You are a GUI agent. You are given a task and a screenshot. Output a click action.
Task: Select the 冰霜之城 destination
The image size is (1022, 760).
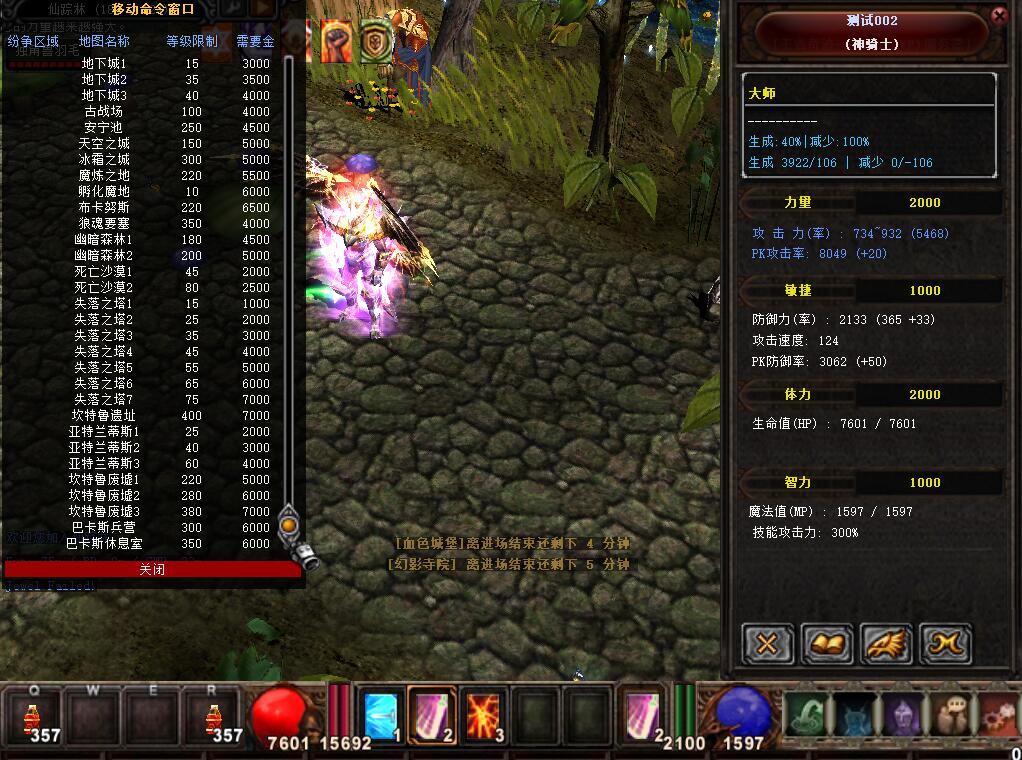tap(104, 159)
